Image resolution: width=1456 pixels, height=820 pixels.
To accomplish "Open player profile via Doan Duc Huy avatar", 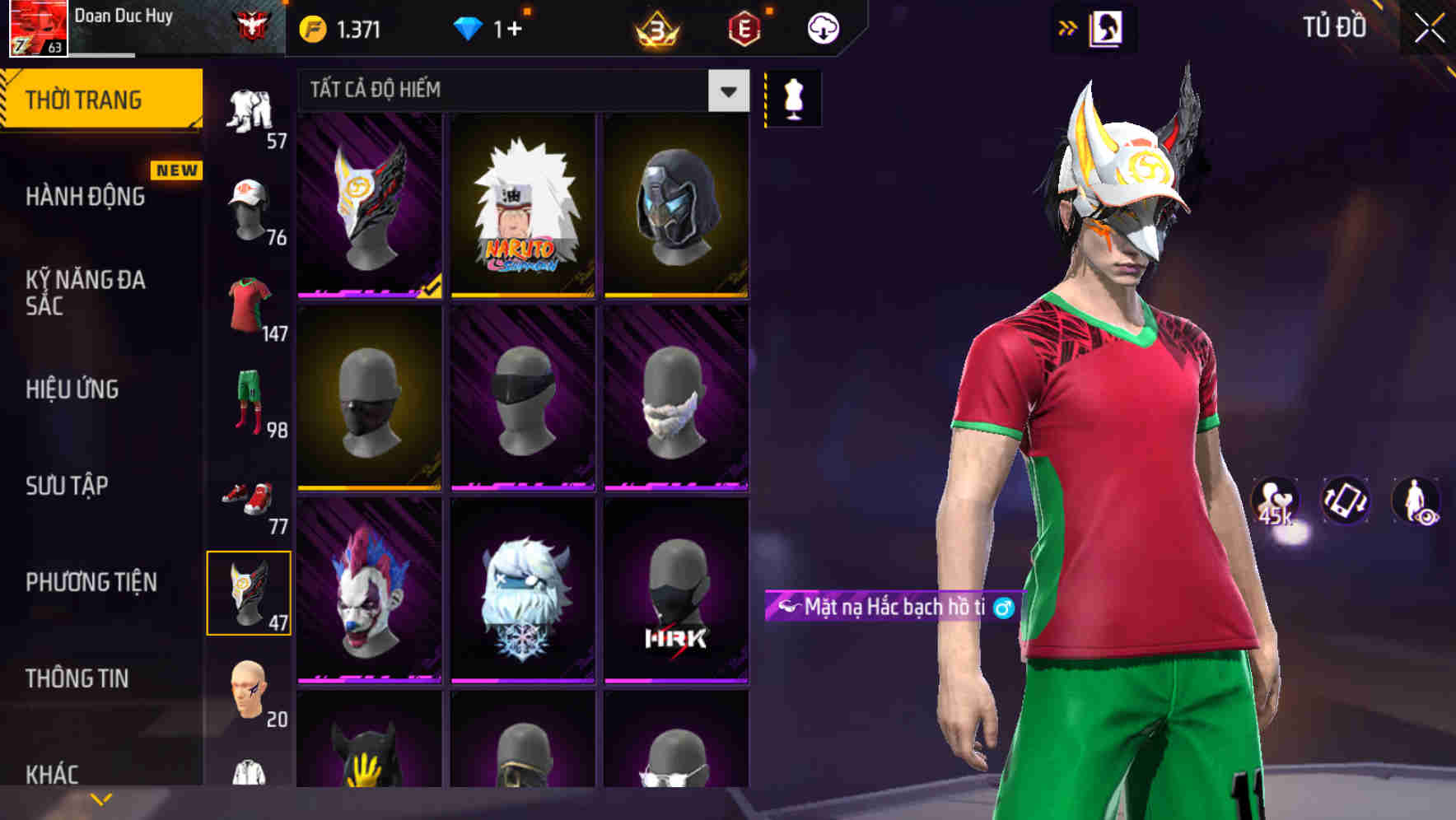I will point(36,25).
